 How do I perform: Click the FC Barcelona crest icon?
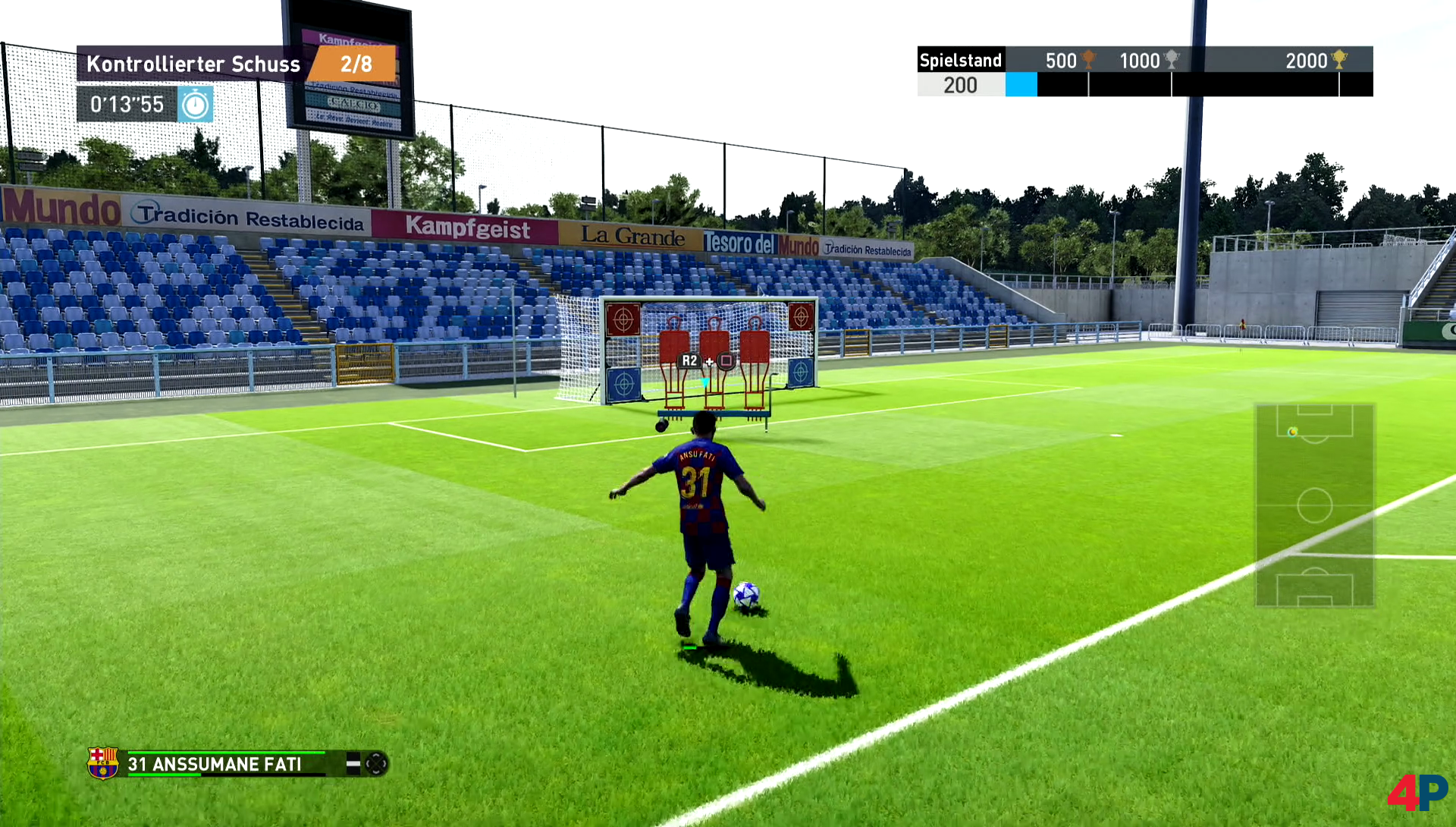102,763
